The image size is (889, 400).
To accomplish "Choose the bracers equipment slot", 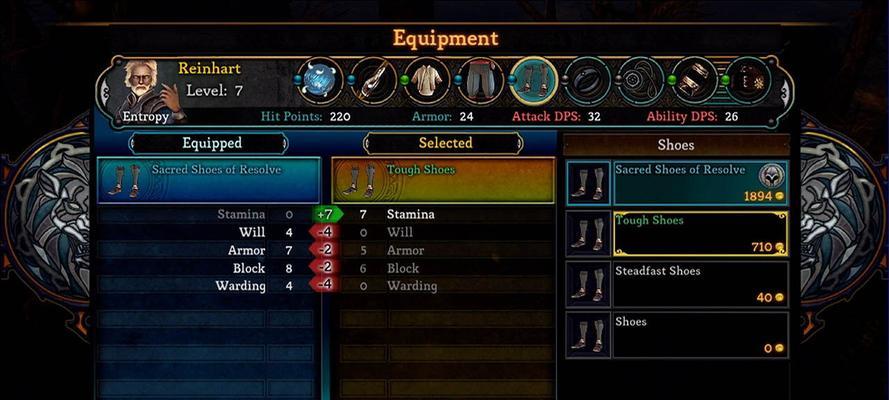I will tap(694, 80).
